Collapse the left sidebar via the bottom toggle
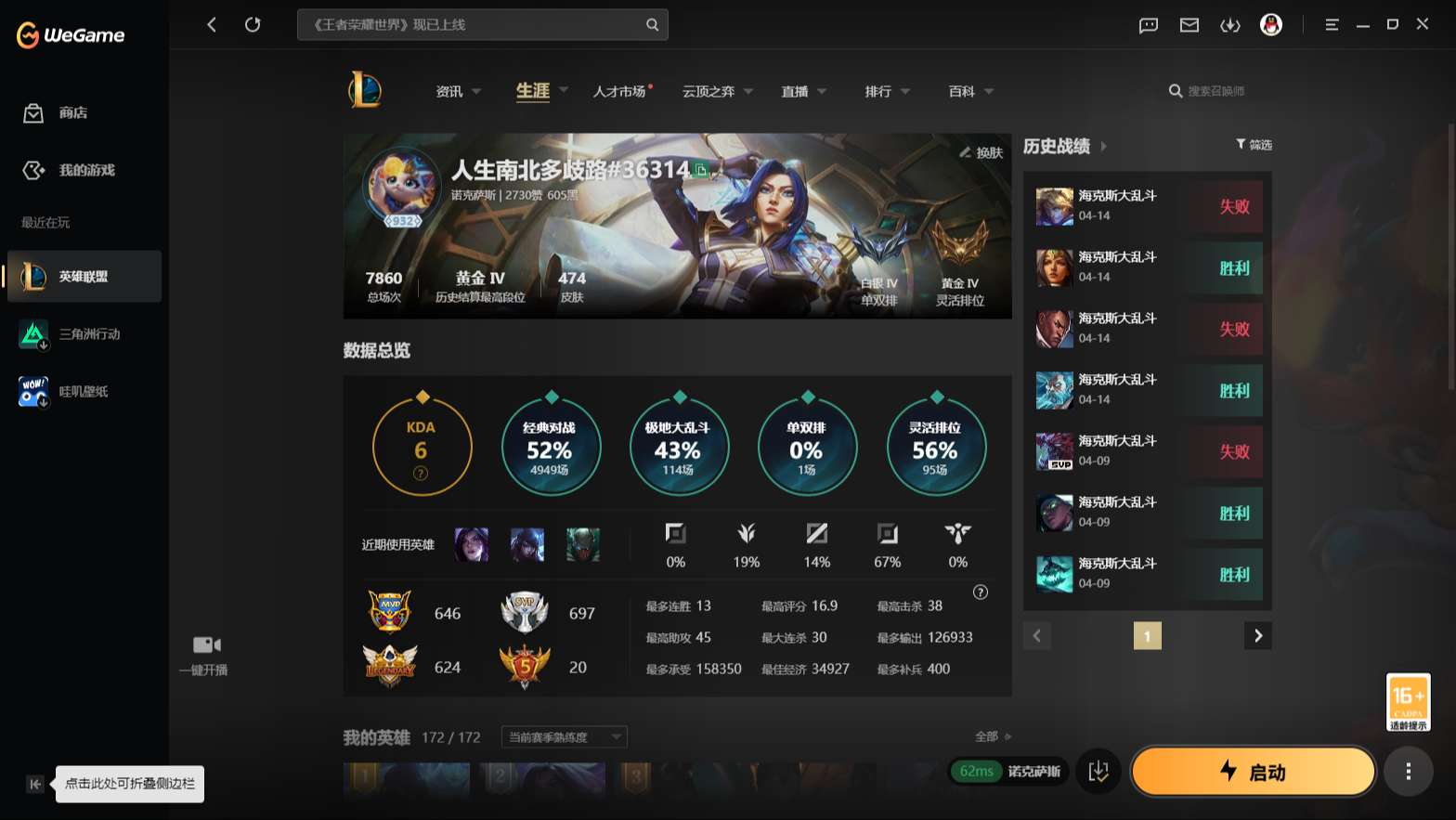Image resolution: width=1456 pixels, height=820 pixels. click(34, 784)
